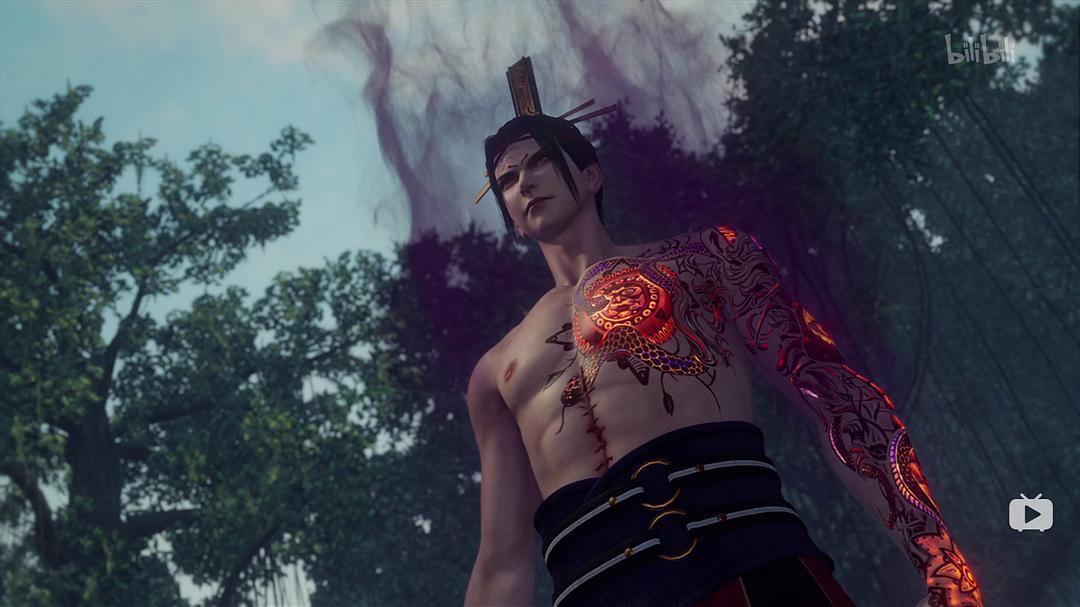This screenshot has width=1080, height=607.
Task: Click the TV-shaped play button
Action: click(1030, 513)
